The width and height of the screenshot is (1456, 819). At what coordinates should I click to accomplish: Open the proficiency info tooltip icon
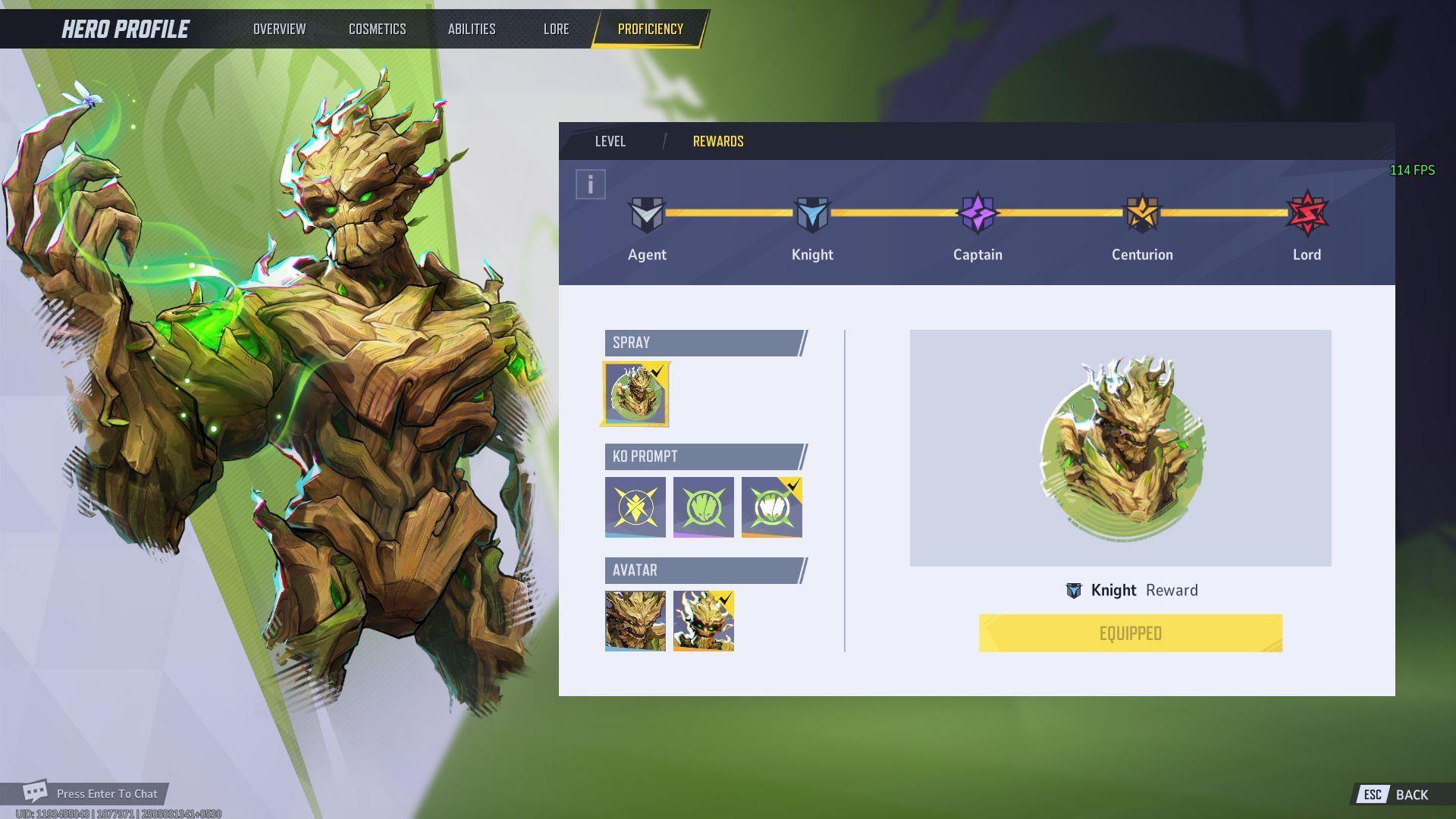pos(589,184)
